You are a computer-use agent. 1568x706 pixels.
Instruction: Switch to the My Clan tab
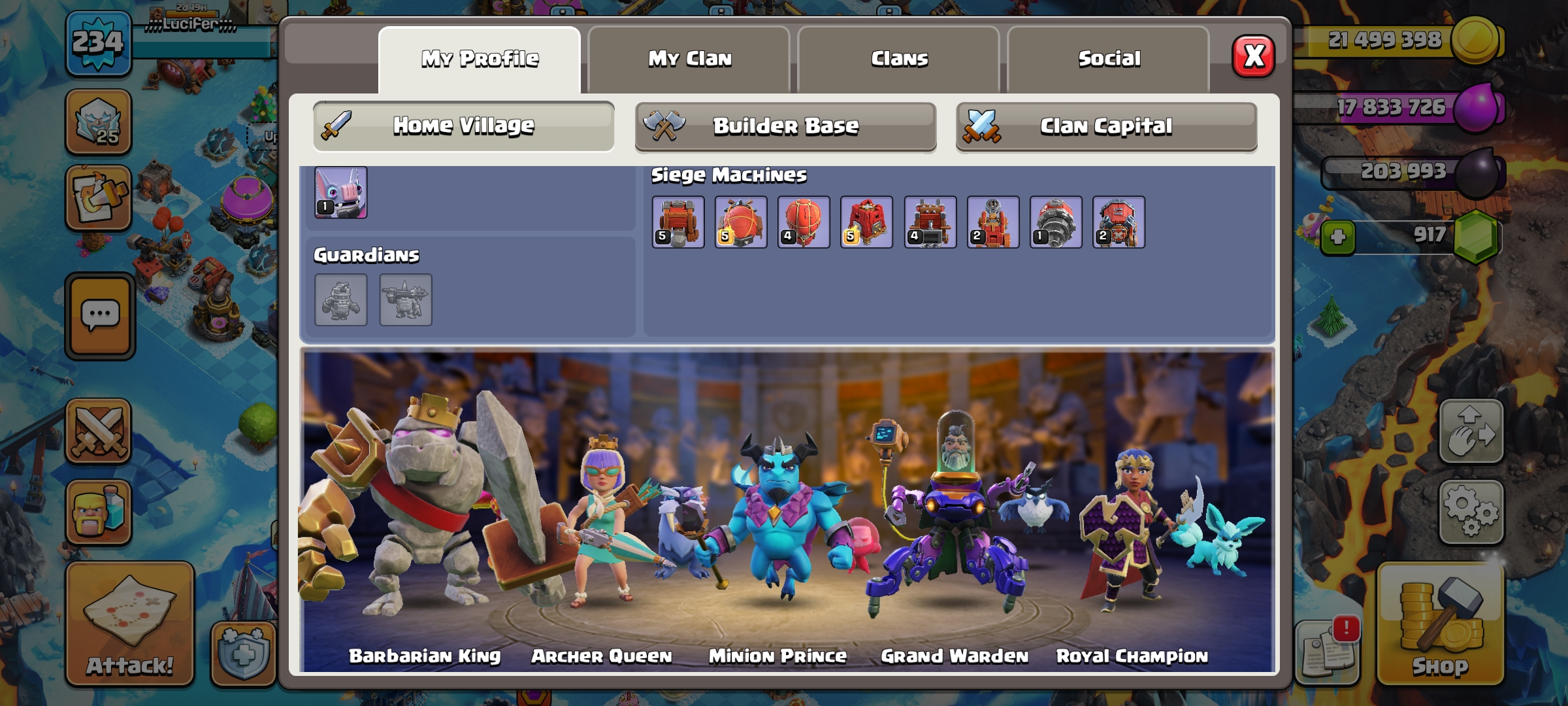pos(689,59)
